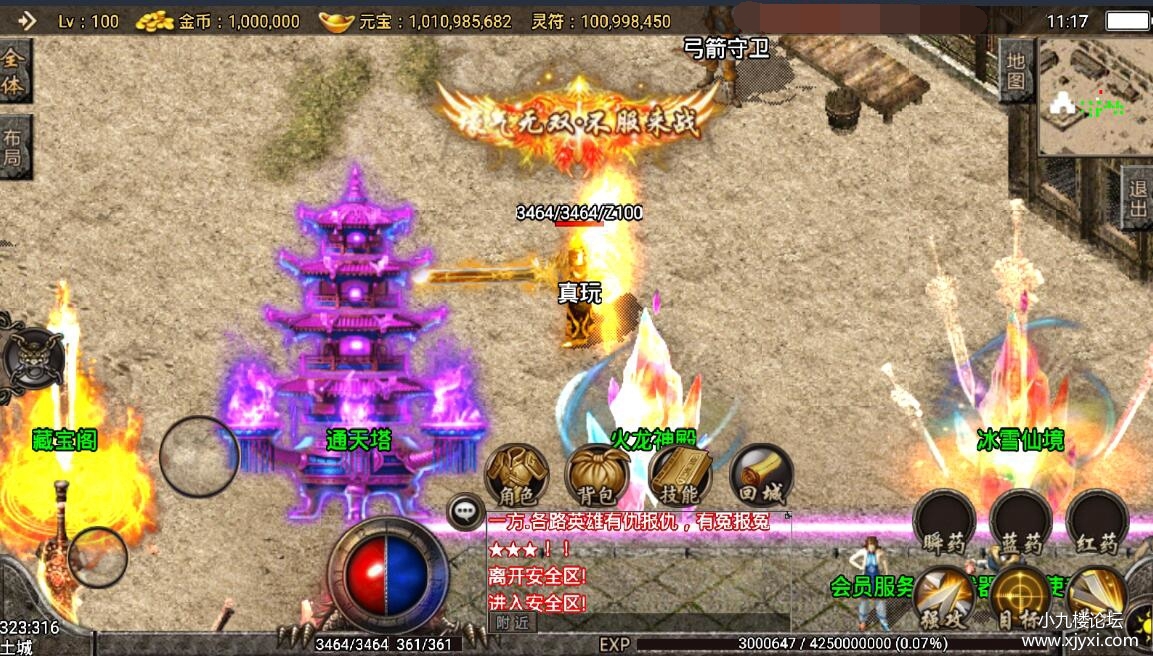Open the 角色 character panel
This screenshot has height=656, width=1153.
[517, 475]
